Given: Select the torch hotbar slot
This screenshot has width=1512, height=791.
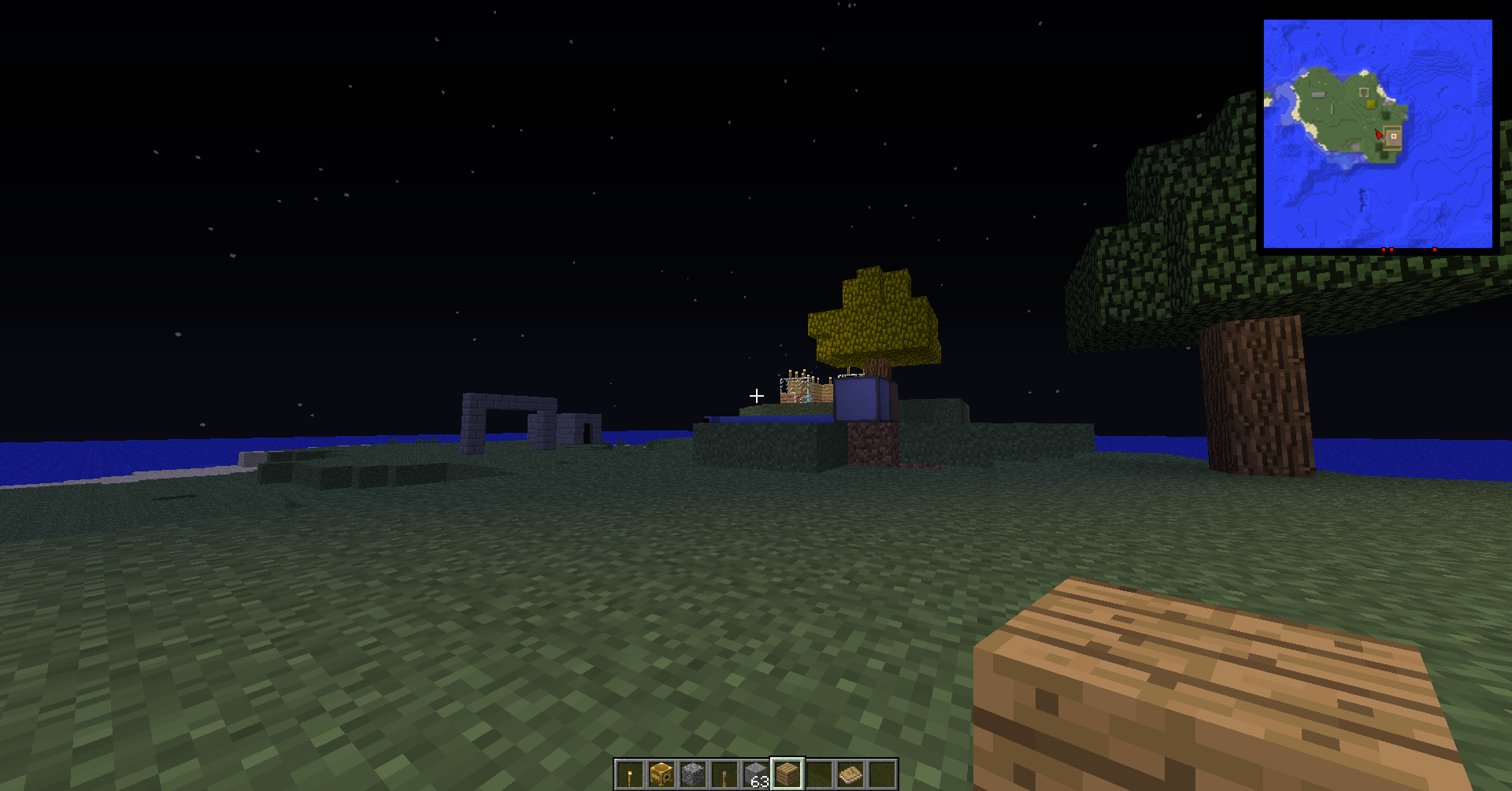Looking at the screenshot, I should [629, 775].
